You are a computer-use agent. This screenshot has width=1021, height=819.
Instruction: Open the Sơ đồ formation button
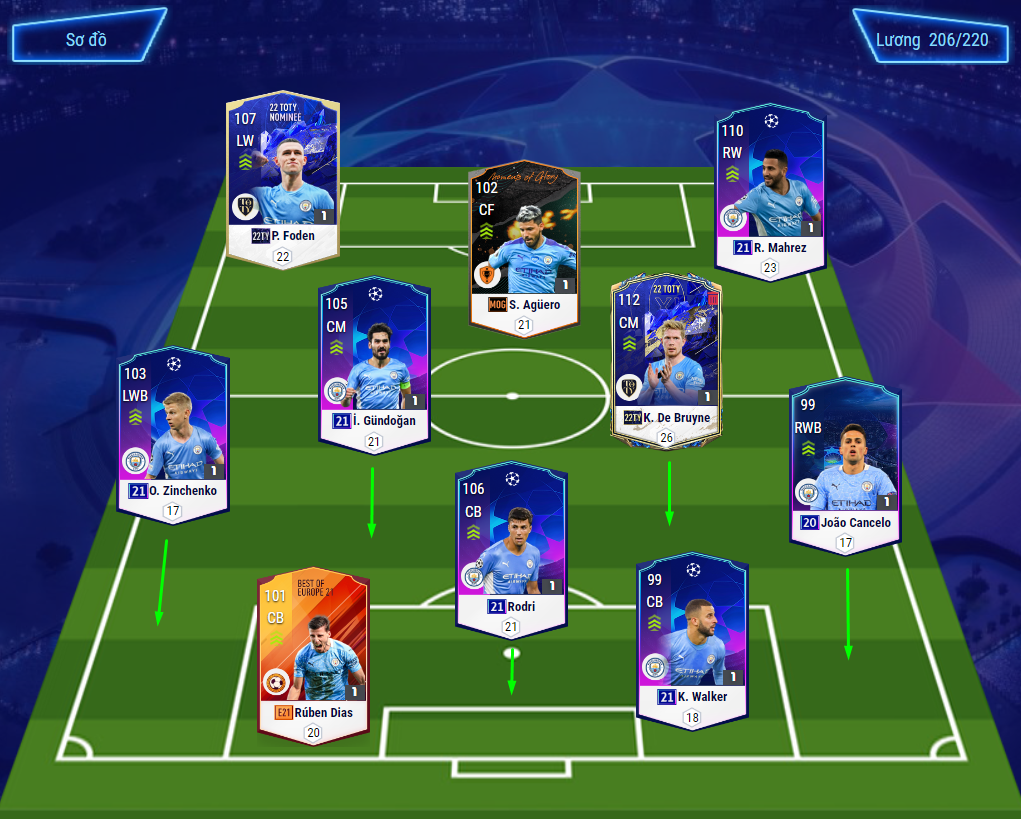[x=88, y=40]
